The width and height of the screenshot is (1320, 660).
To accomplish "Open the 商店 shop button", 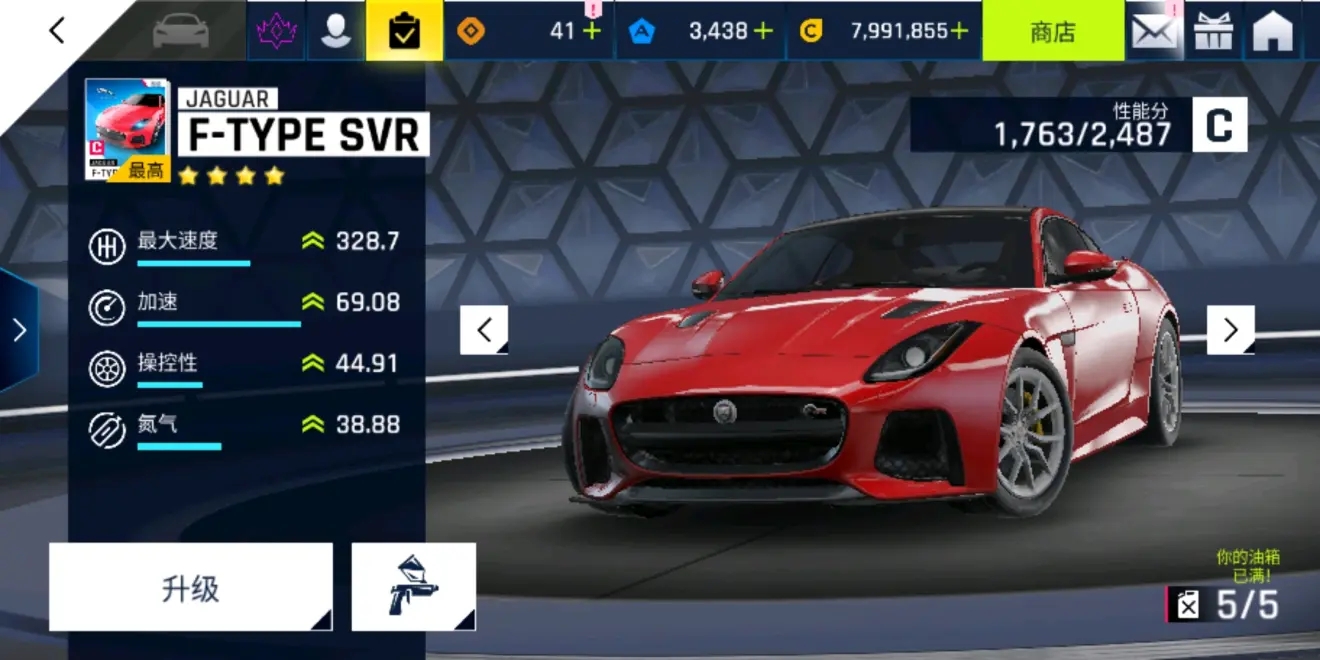I will coord(1052,31).
